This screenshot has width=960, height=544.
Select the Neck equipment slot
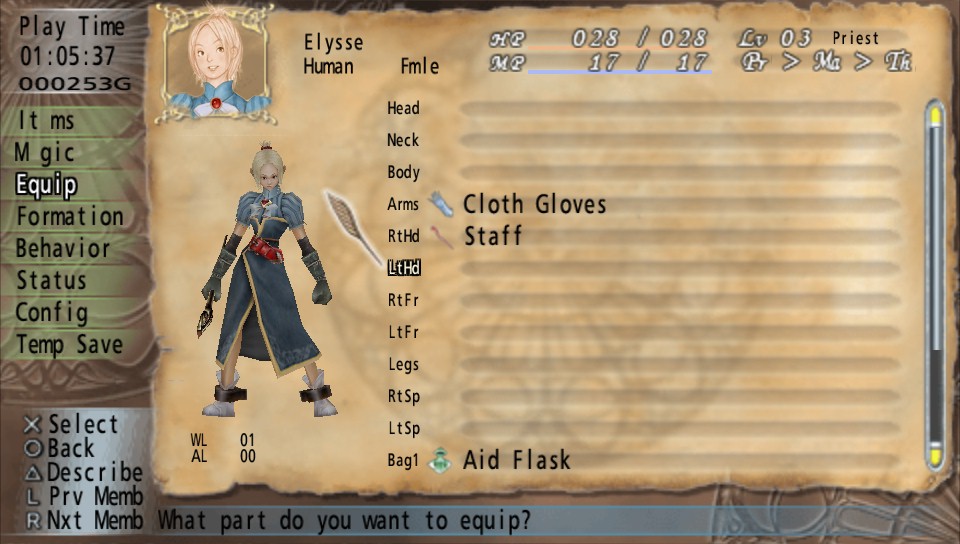tap(403, 140)
